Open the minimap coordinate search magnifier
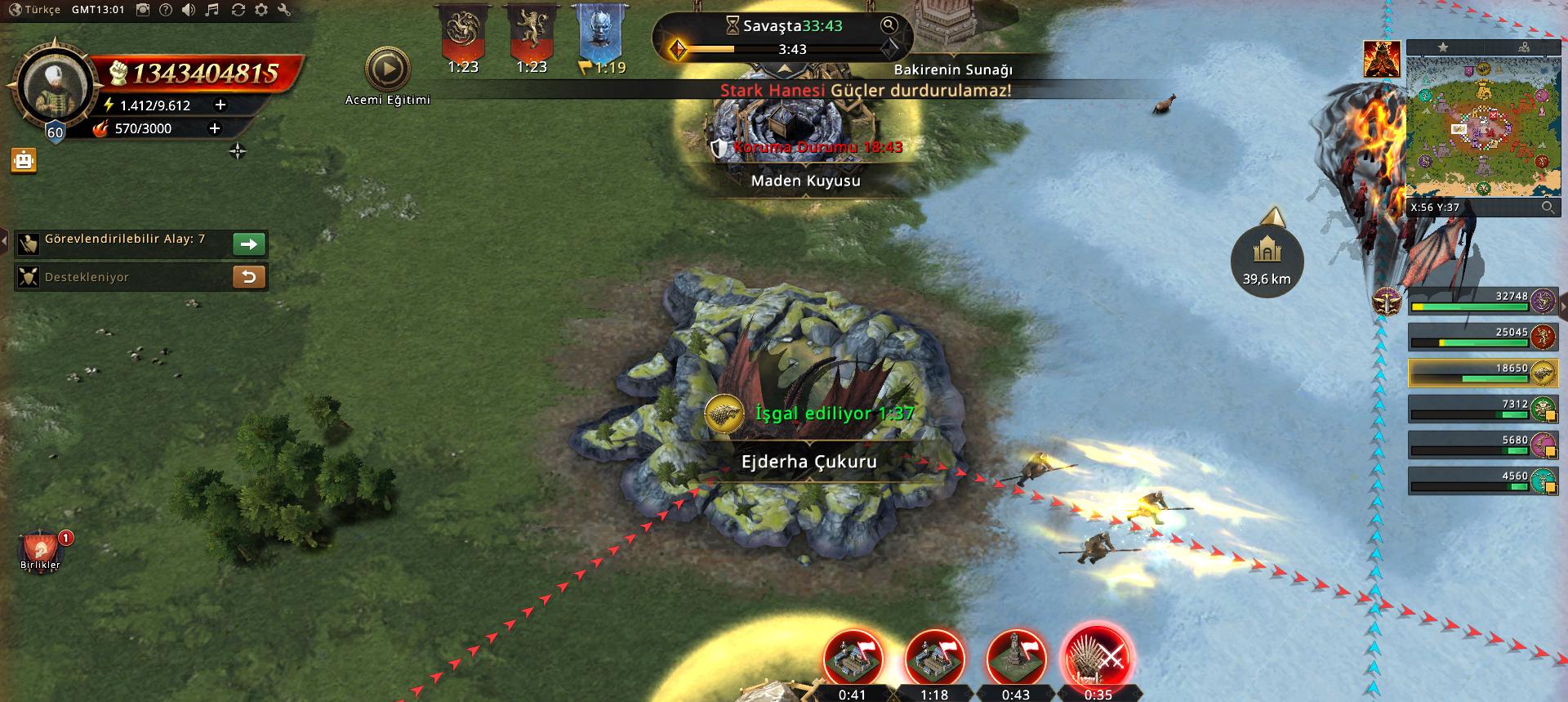Image resolution: width=1568 pixels, height=702 pixels. pyautogui.click(x=1547, y=208)
